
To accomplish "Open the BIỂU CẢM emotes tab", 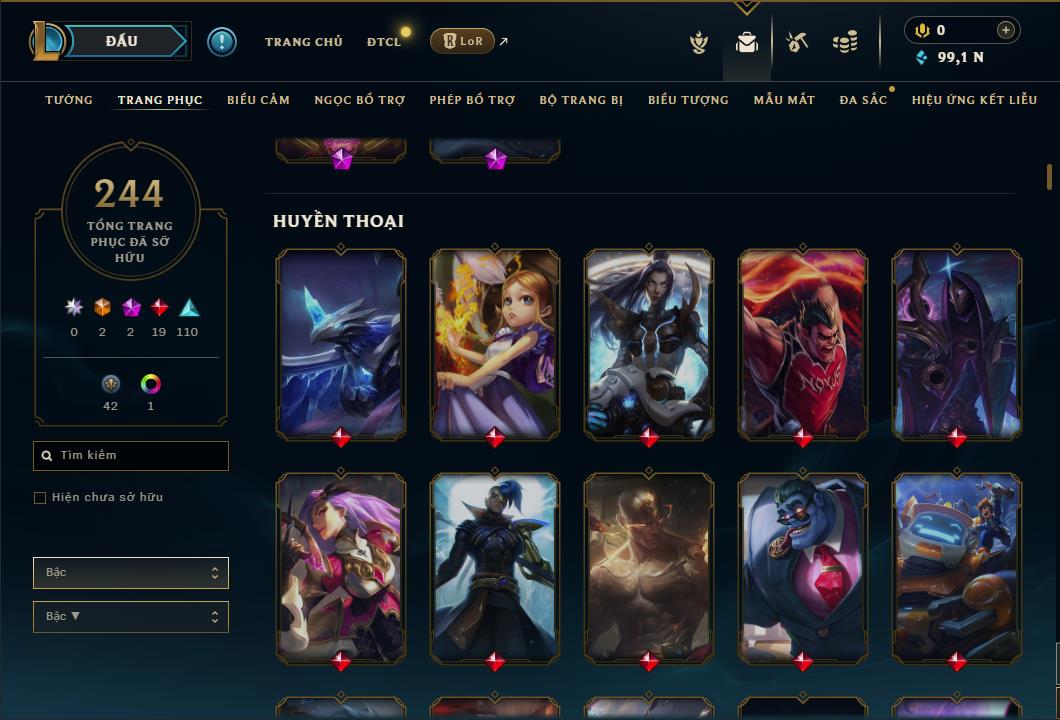I will [258, 100].
